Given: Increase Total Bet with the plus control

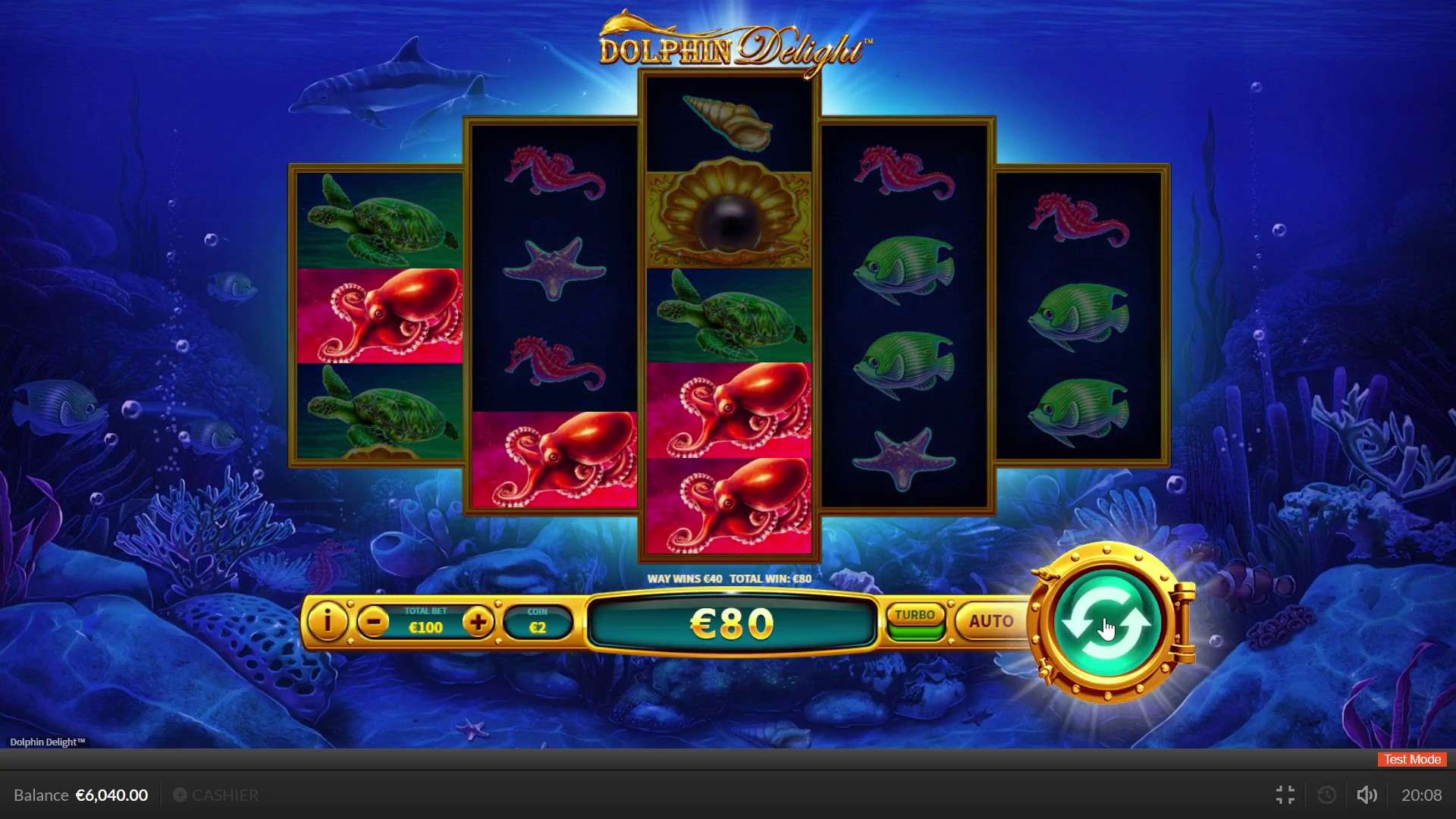Looking at the screenshot, I should (x=479, y=622).
